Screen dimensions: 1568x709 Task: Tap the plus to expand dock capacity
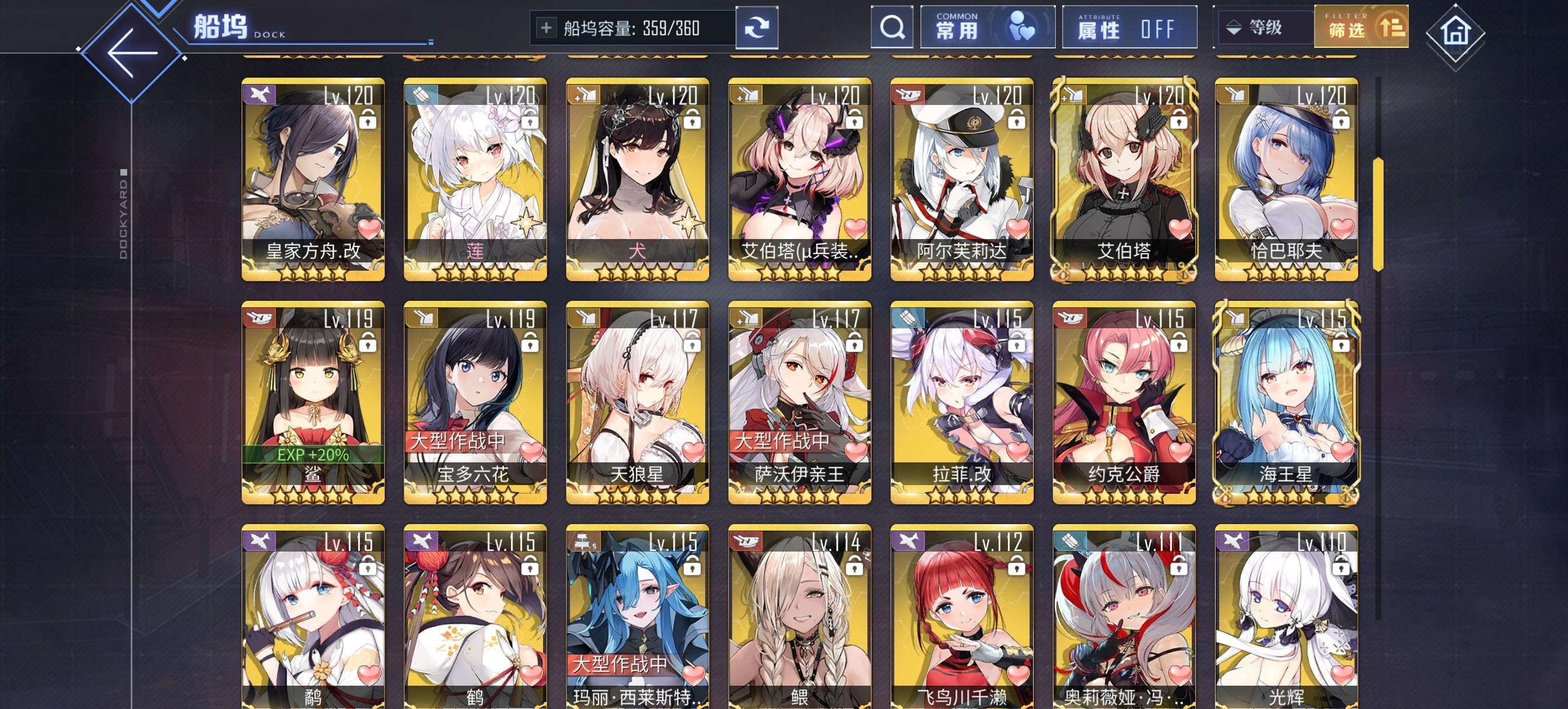click(x=547, y=27)
